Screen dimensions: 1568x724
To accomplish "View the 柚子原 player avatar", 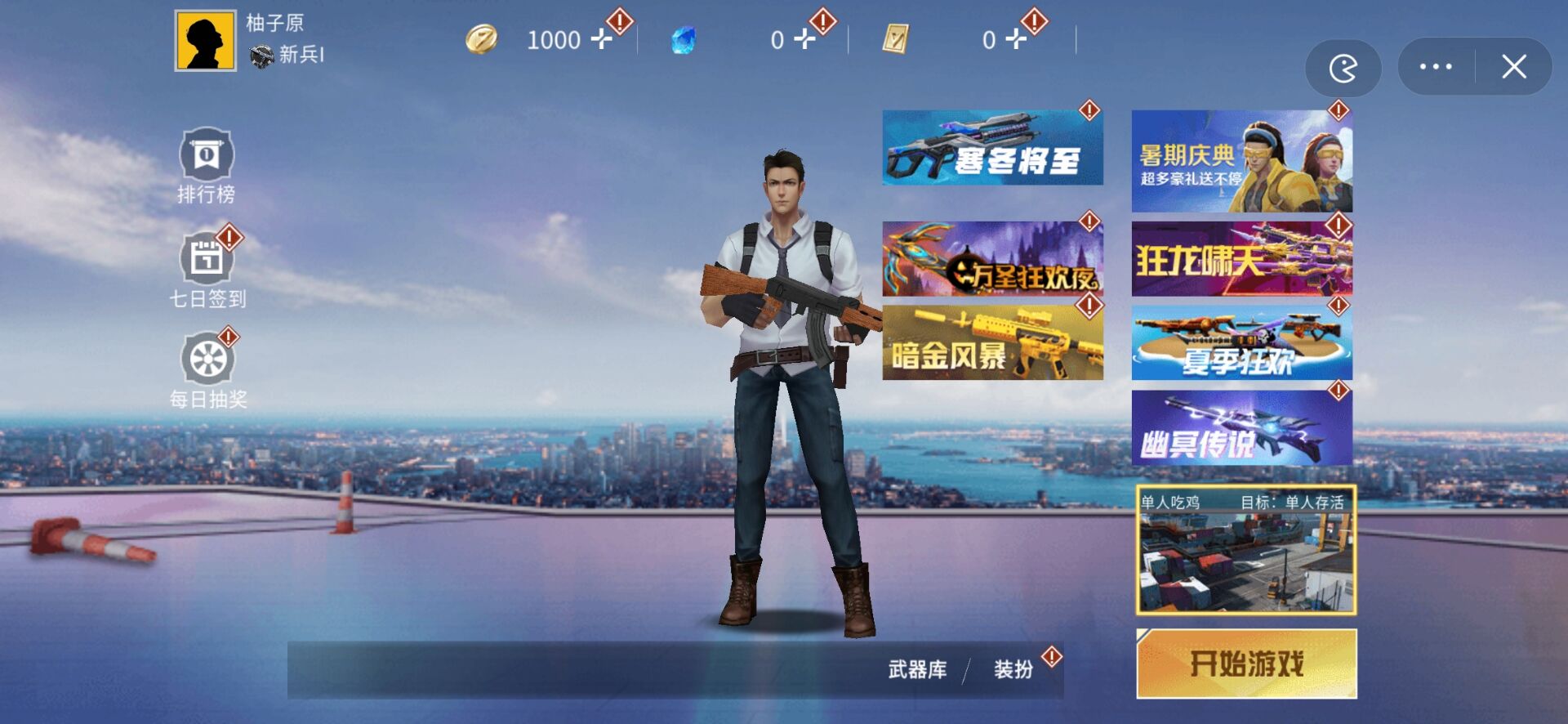I will [206, 39].
